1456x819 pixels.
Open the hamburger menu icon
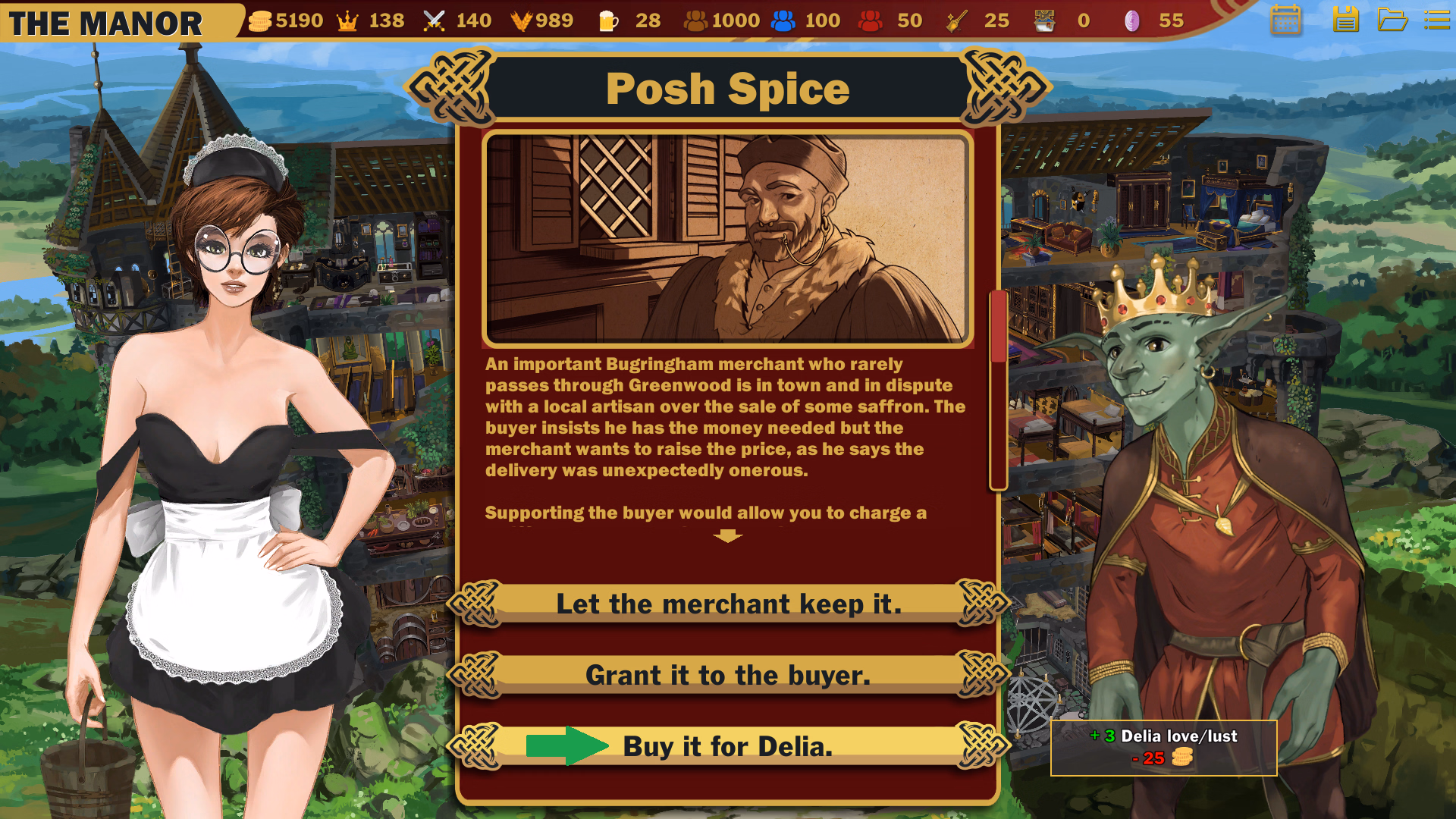click(x=1437, y=20)
